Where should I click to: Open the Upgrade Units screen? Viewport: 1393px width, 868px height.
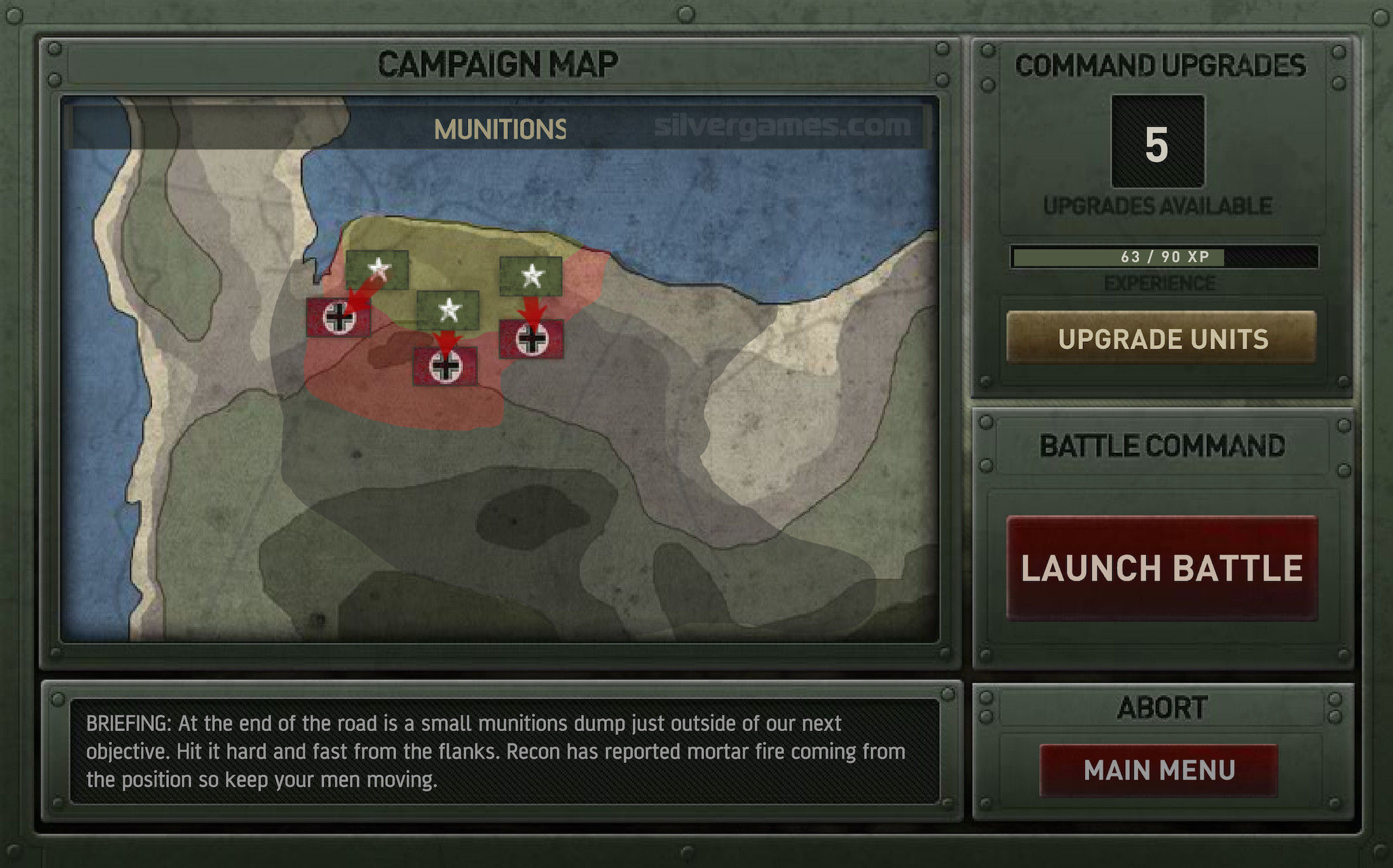pyautogui.click(x=1161, y=338)
